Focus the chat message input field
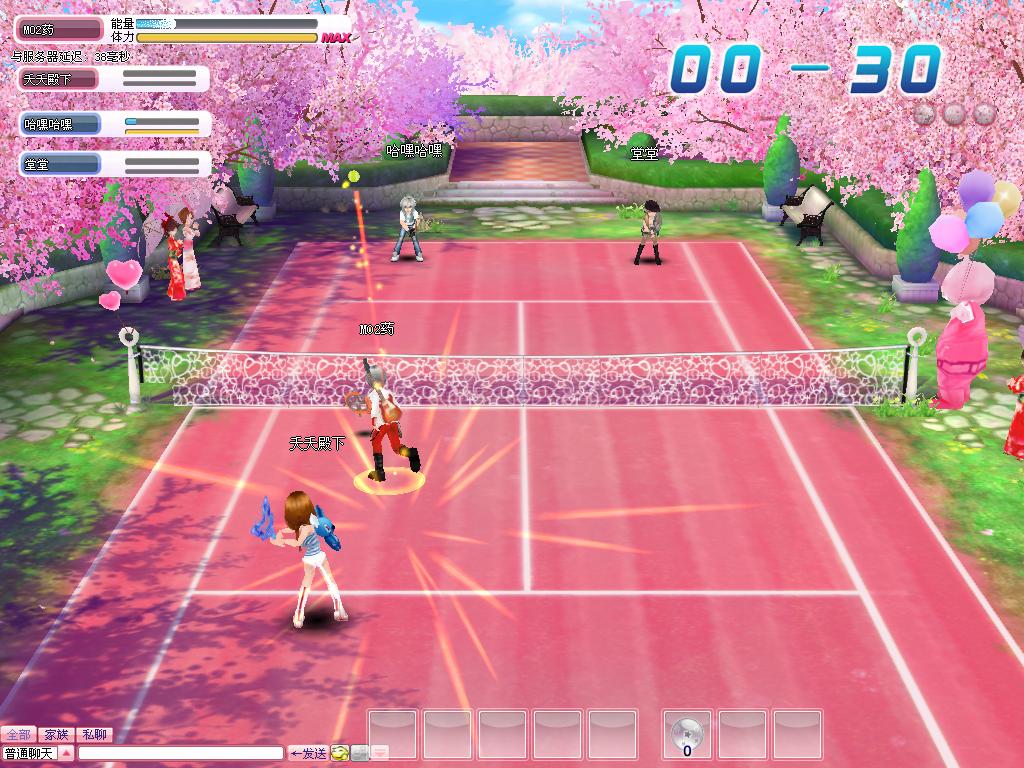1024x768 pixels. point(181,753)
